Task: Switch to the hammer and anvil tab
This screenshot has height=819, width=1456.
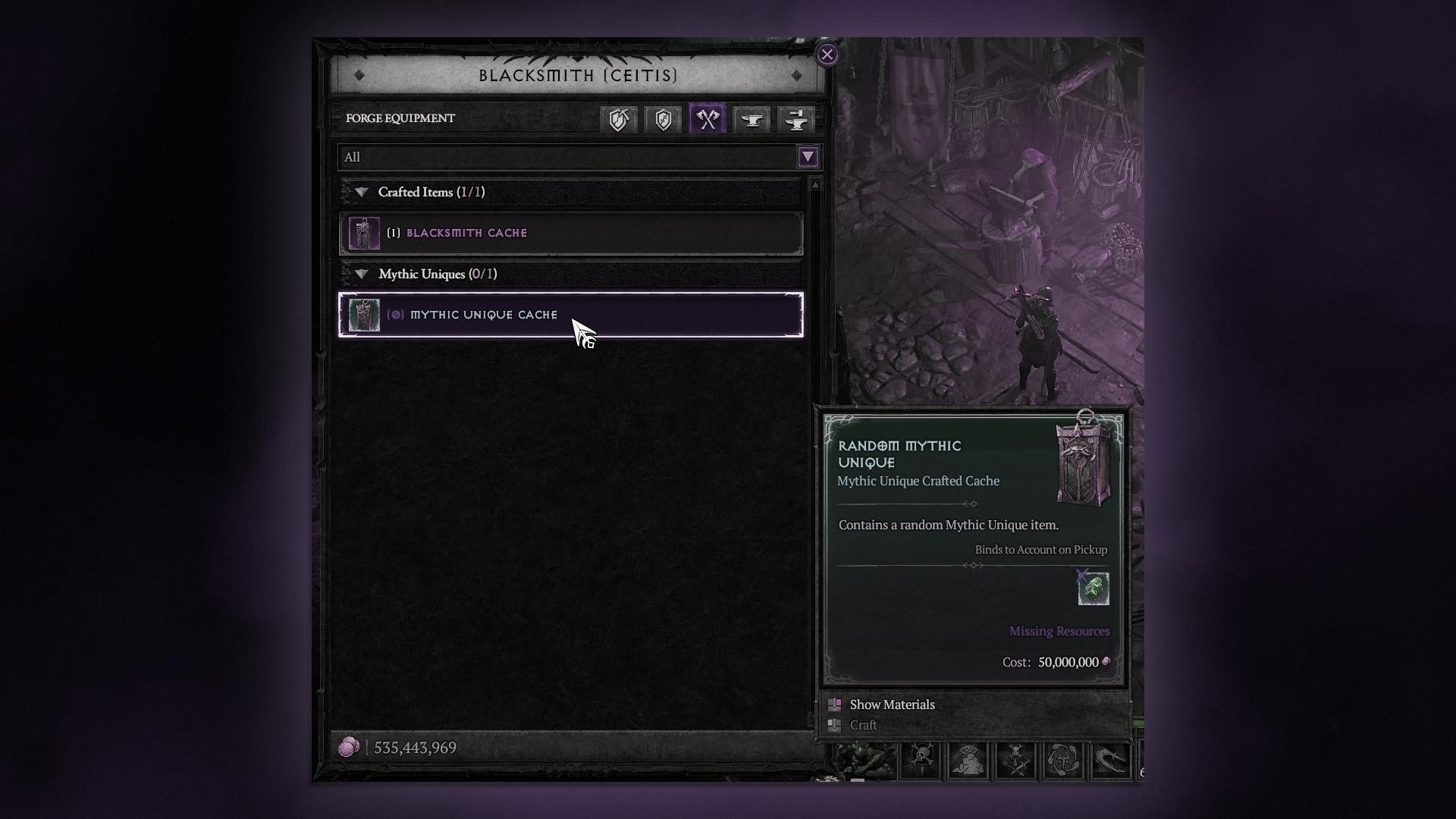Action: pyautogui.click(x=796, y=119)
